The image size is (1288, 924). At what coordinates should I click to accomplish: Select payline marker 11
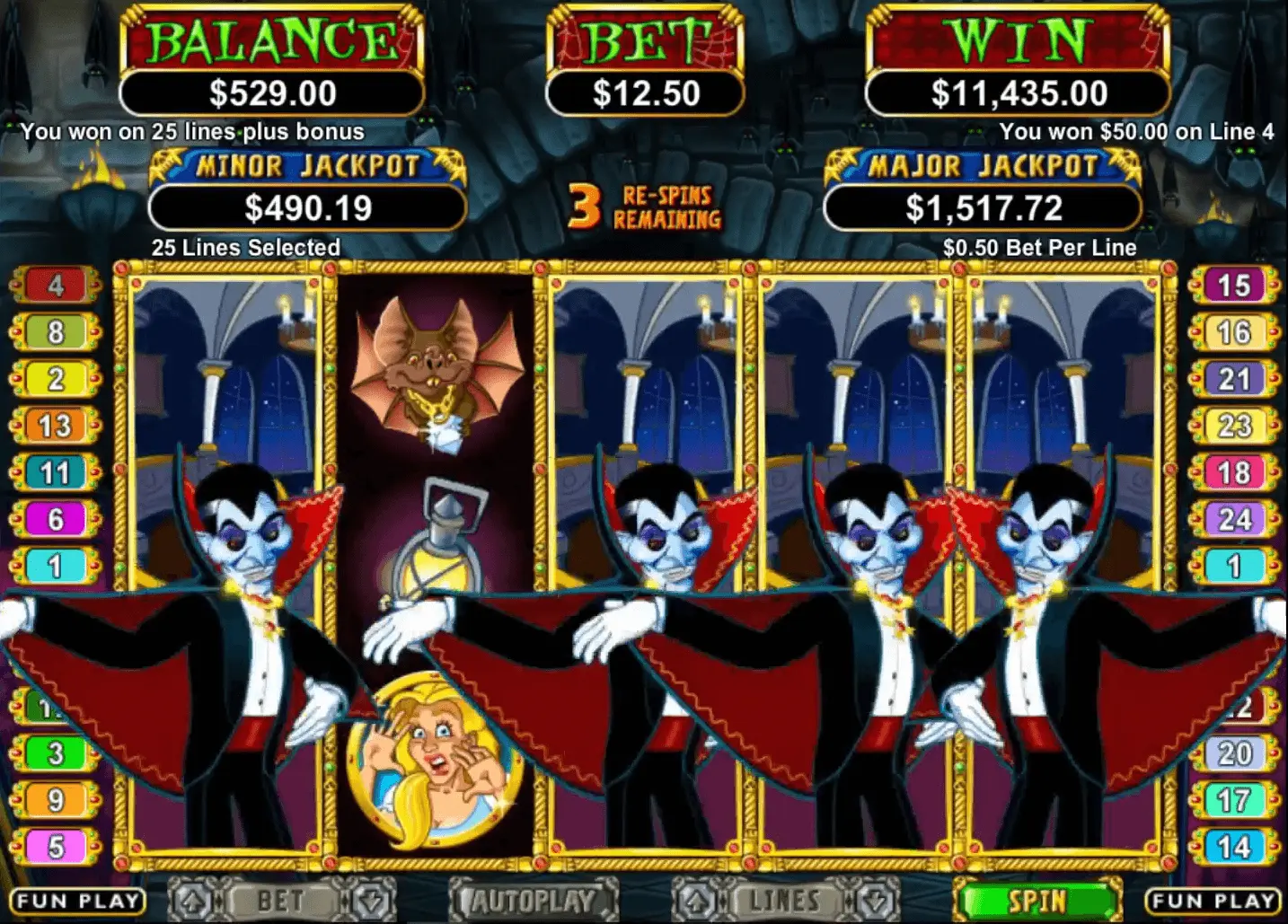pos(56,472)
